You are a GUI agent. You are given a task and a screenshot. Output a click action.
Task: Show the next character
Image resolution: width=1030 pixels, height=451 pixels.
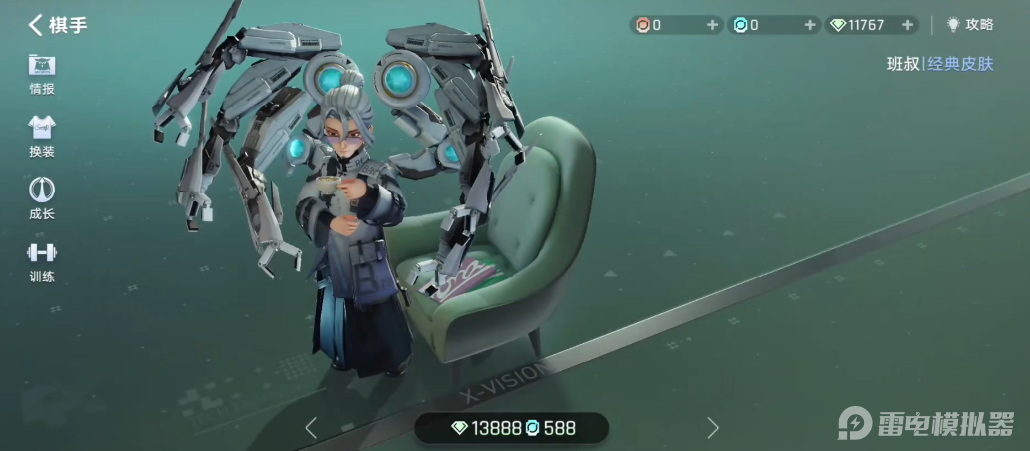tap(713, 428)
